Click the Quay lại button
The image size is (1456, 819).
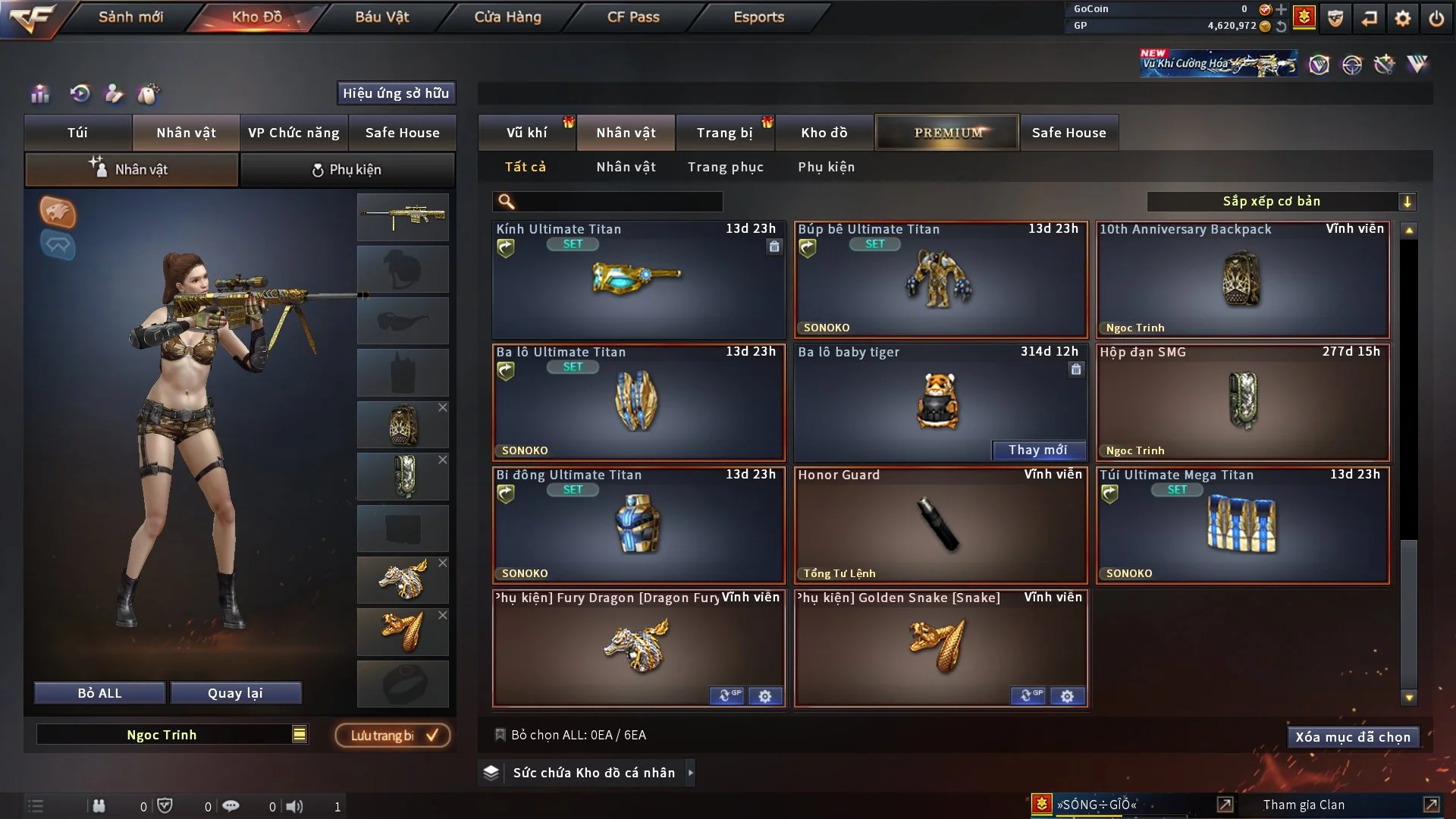pyautogui.click(x=235, y=693)
